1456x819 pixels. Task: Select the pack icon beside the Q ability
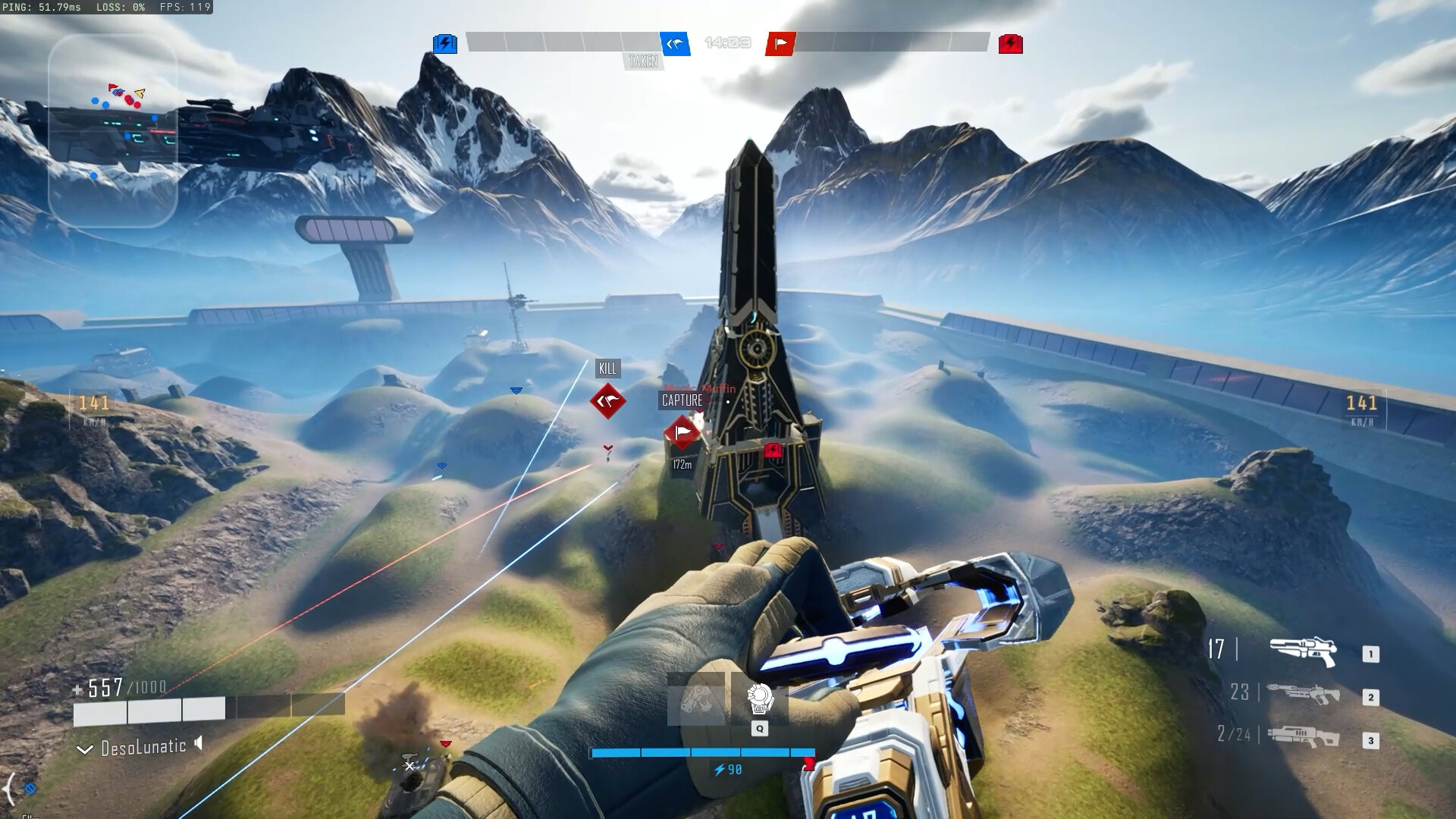click(x=695, y=699)
